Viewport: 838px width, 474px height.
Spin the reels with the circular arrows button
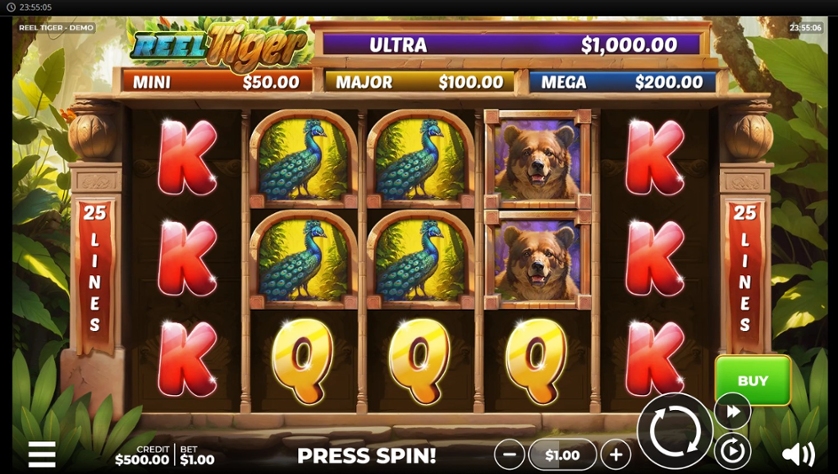click(675, 432)
